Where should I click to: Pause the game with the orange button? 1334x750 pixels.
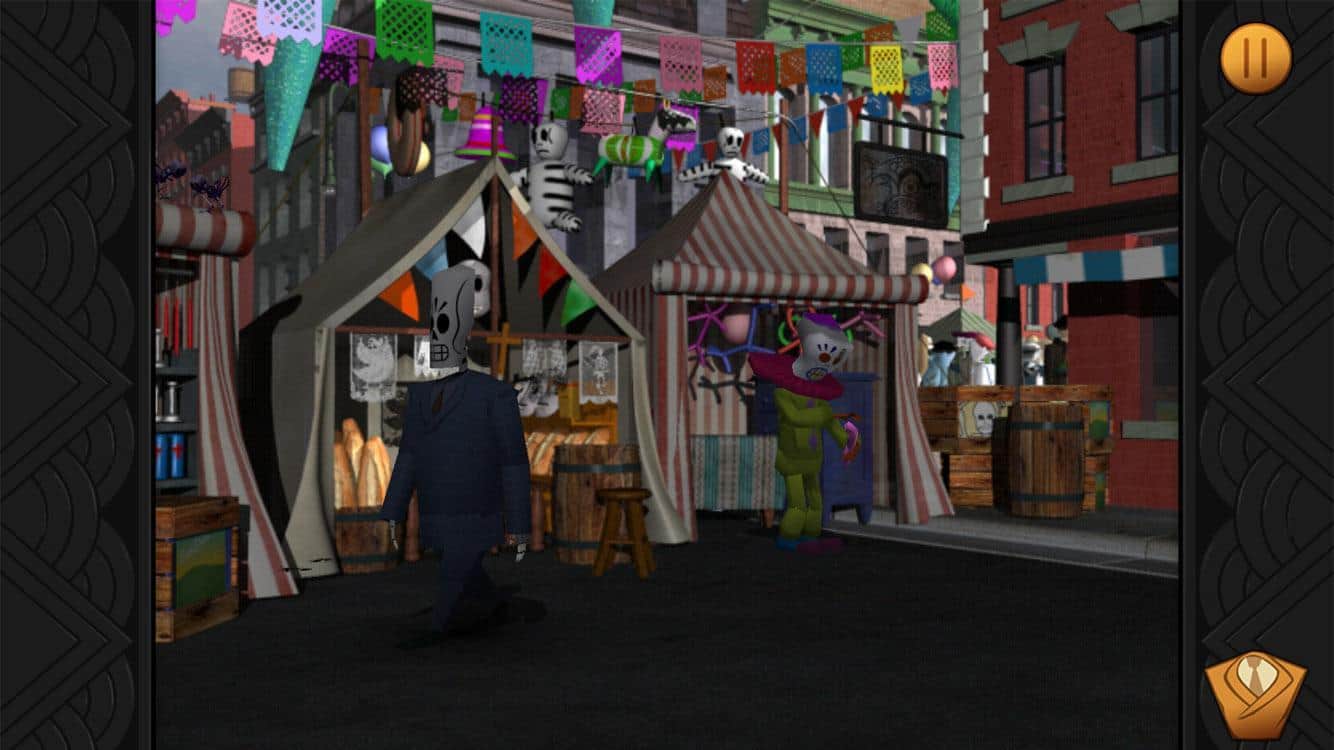tap(1255, 58)
